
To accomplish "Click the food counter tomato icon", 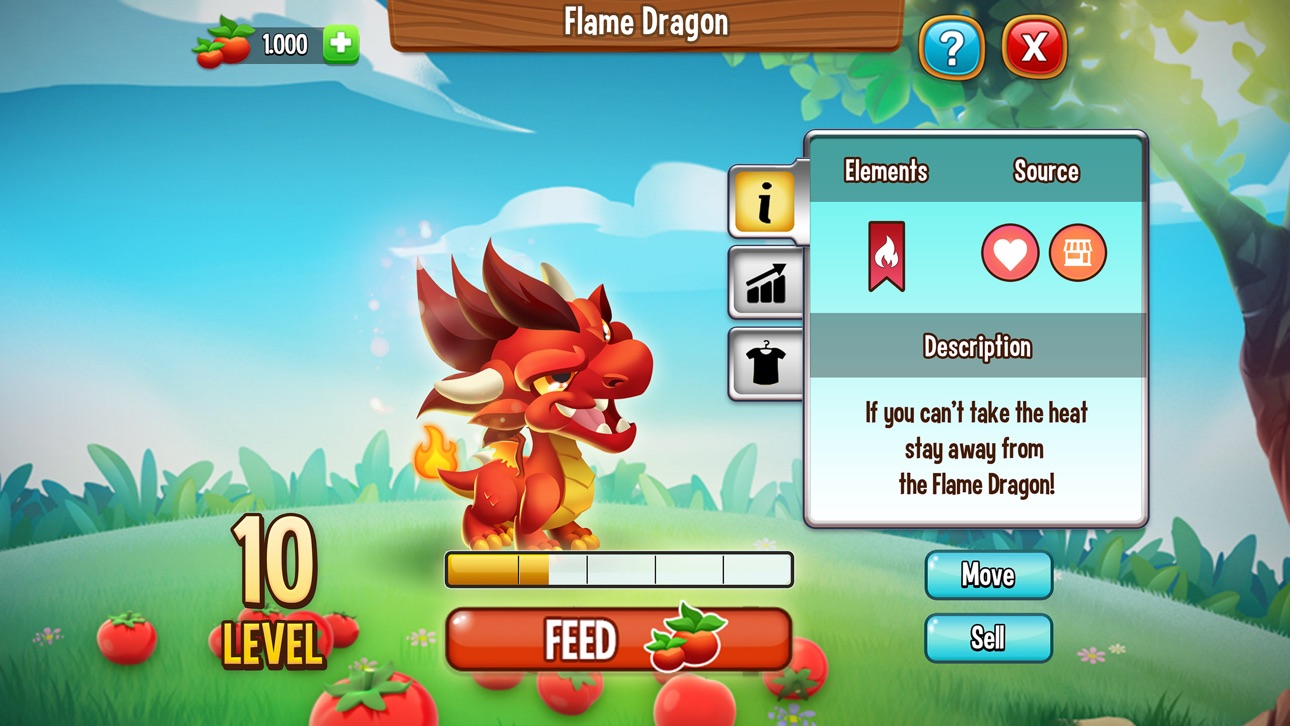I will pyautogui.click(x=222, y=43).
